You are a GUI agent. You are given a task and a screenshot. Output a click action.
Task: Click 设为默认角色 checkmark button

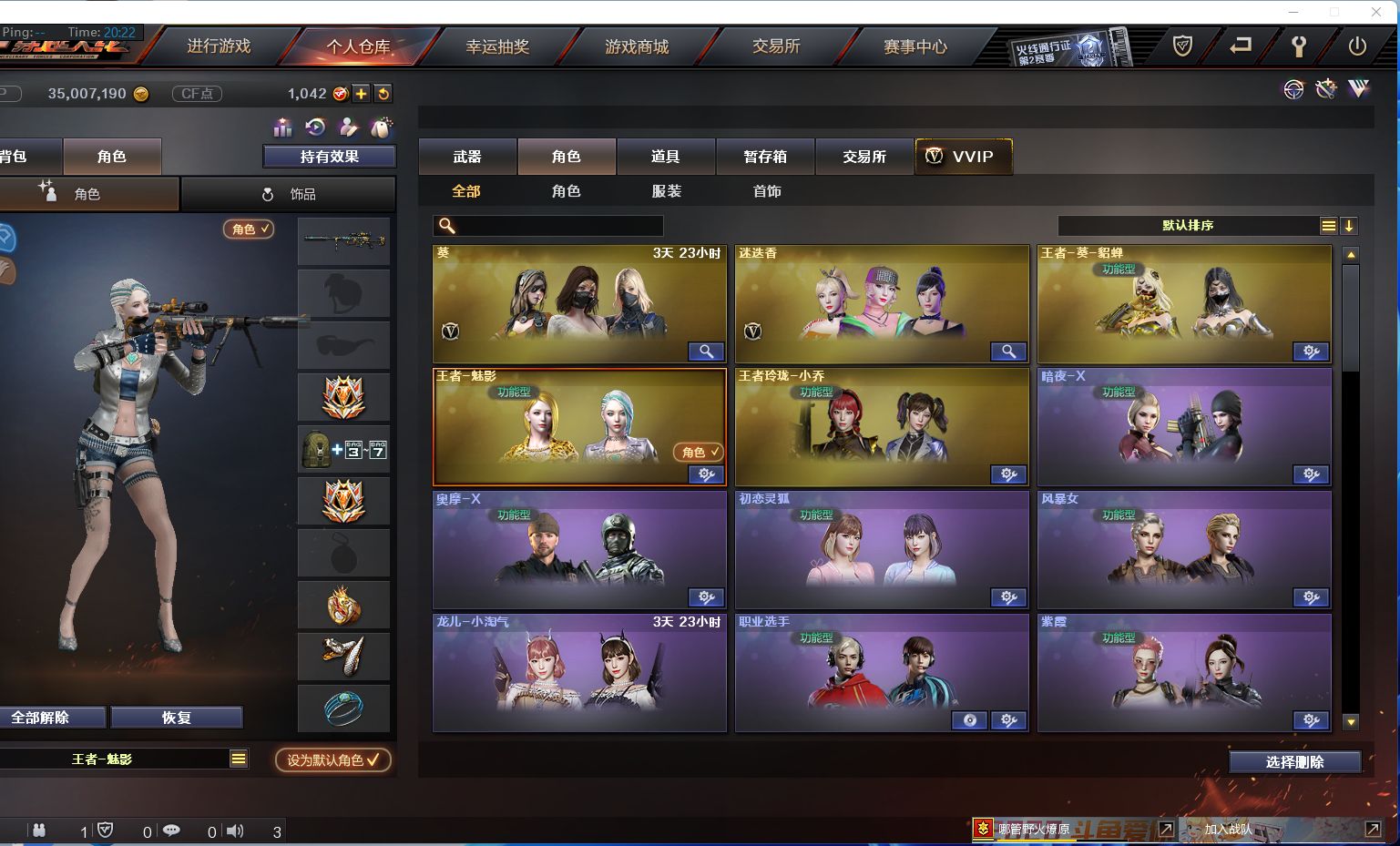tap(332, 760)
